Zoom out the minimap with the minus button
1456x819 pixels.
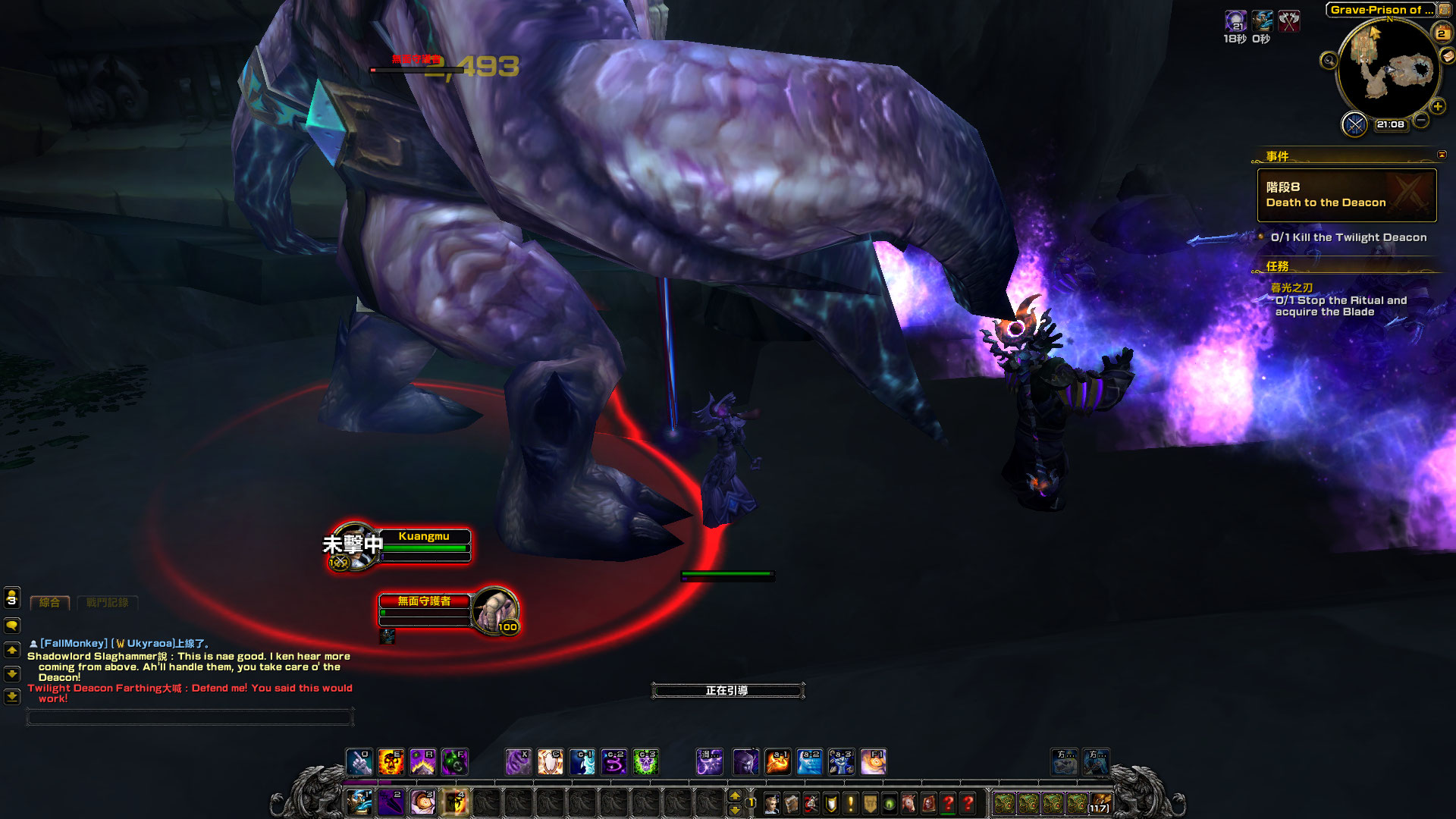coord(1422,120)
